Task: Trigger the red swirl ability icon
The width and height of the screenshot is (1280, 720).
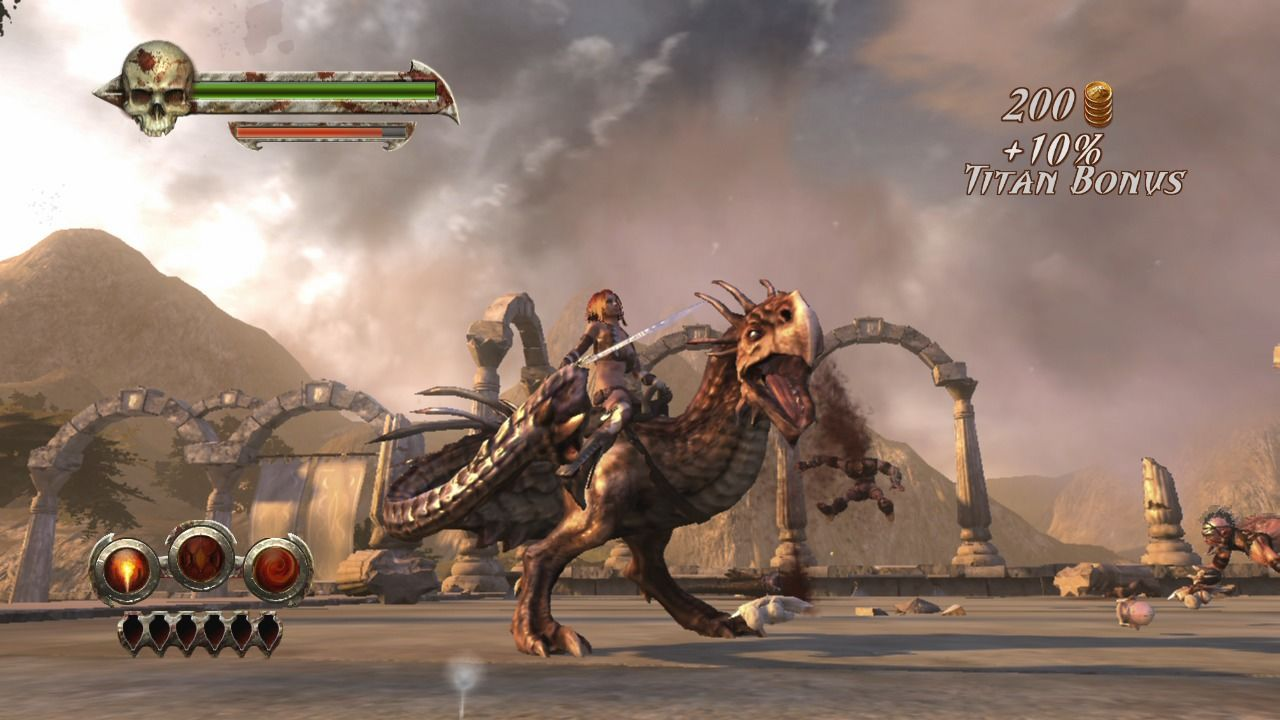Action: click(x=277, y=570)
